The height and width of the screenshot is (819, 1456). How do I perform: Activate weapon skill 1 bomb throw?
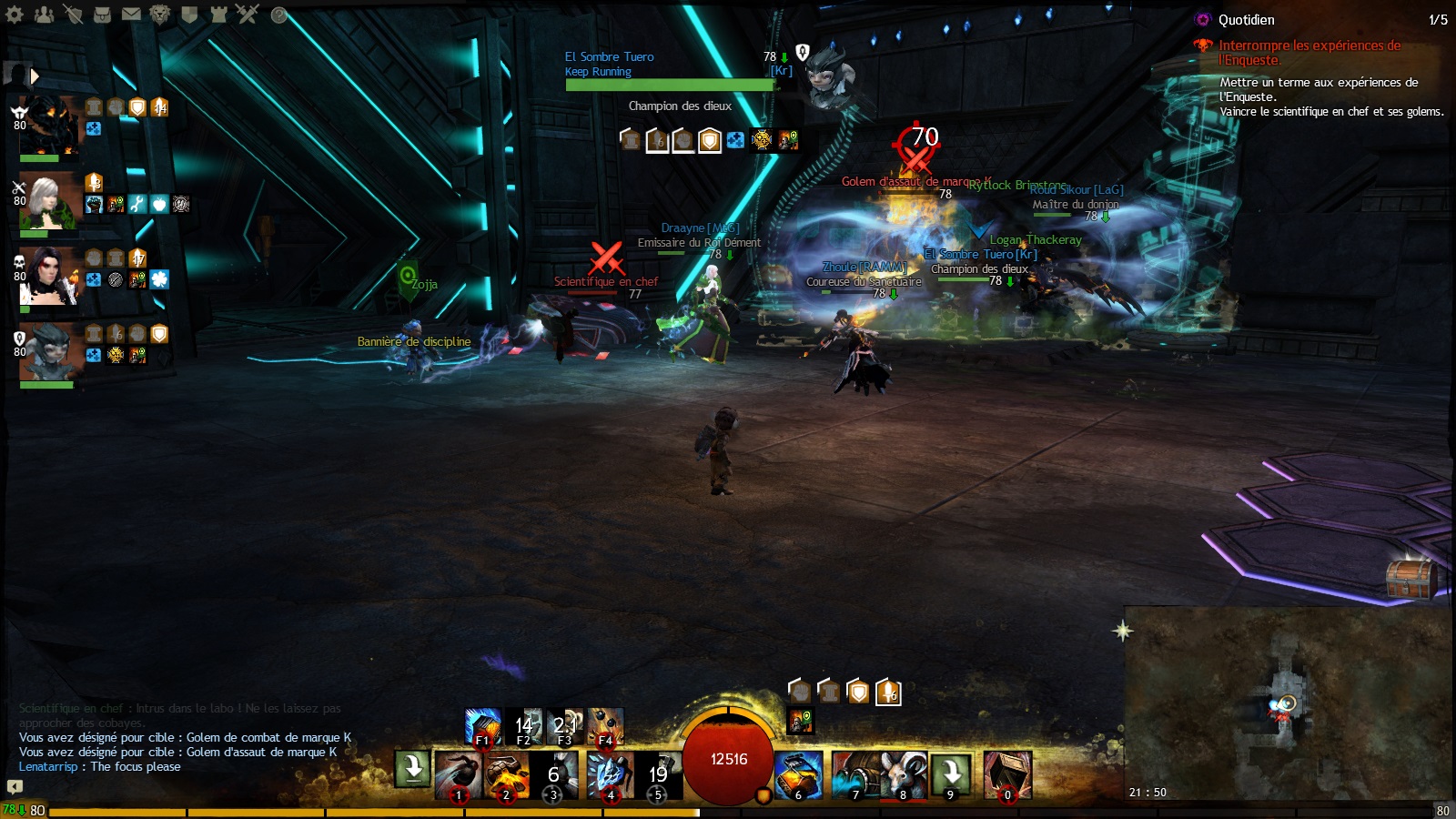tap(458, 775)
